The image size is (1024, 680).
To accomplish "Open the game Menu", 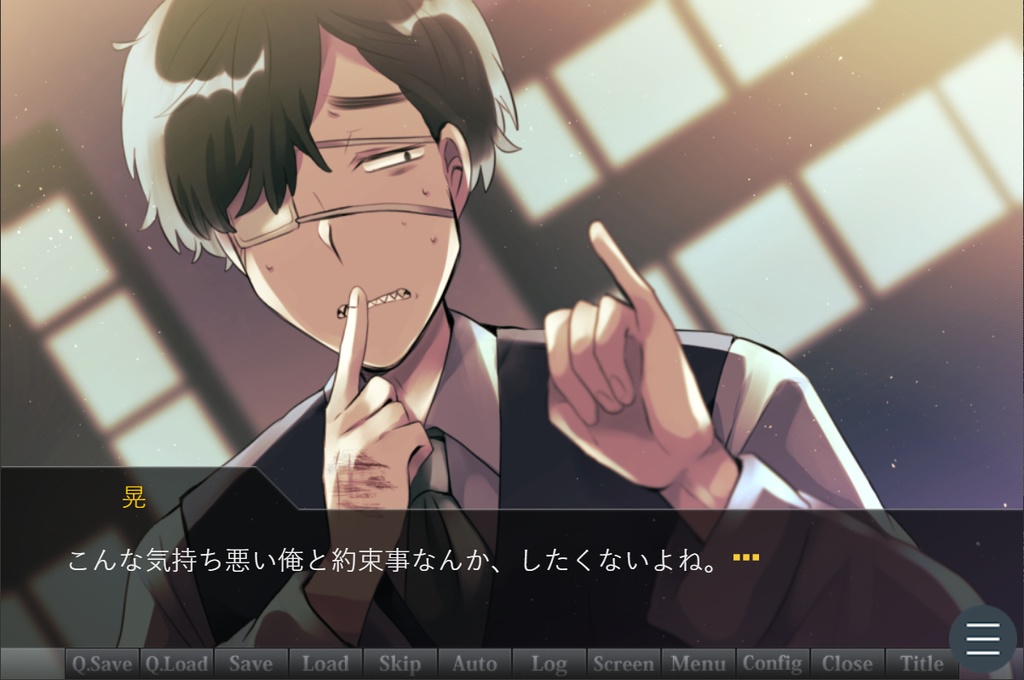I will (x=698, y=663).
